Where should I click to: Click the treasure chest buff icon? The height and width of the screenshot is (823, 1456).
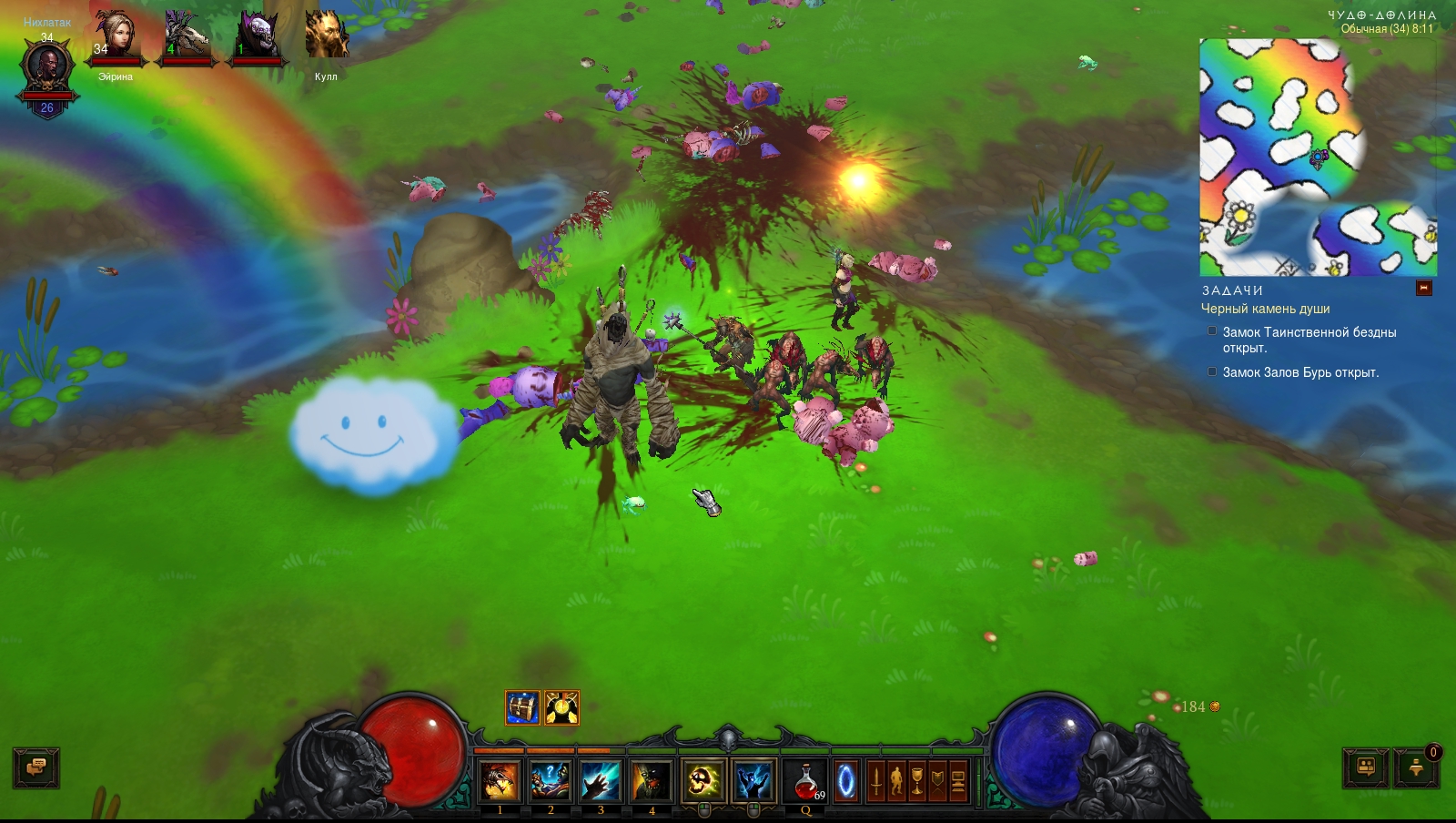(522, 707)
